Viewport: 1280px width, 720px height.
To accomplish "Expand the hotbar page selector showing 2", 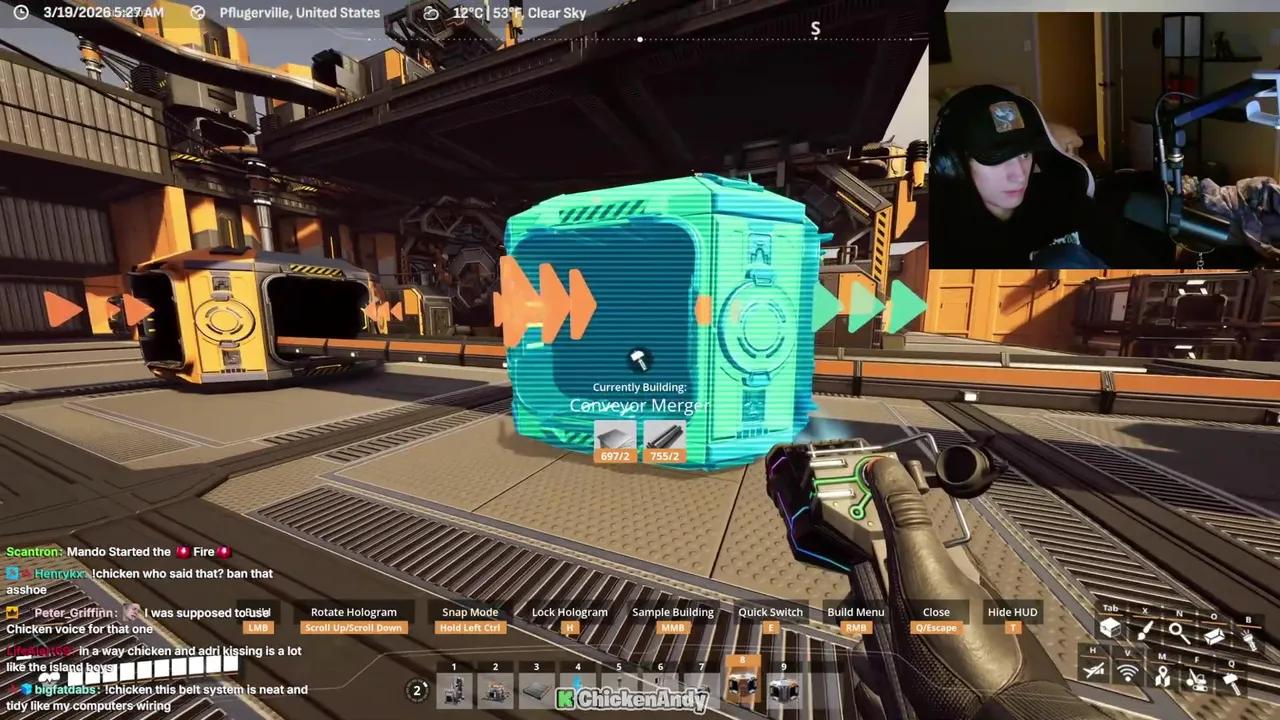I will (417, 690).
